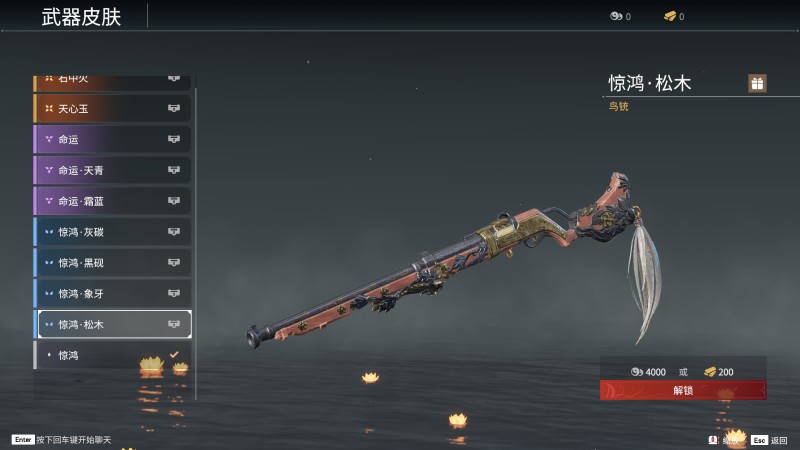The width and height of the screenshot is (800, 450).
Task: Select the highlighted 惊鸿·松木 skin
Action: coord(112,324)
